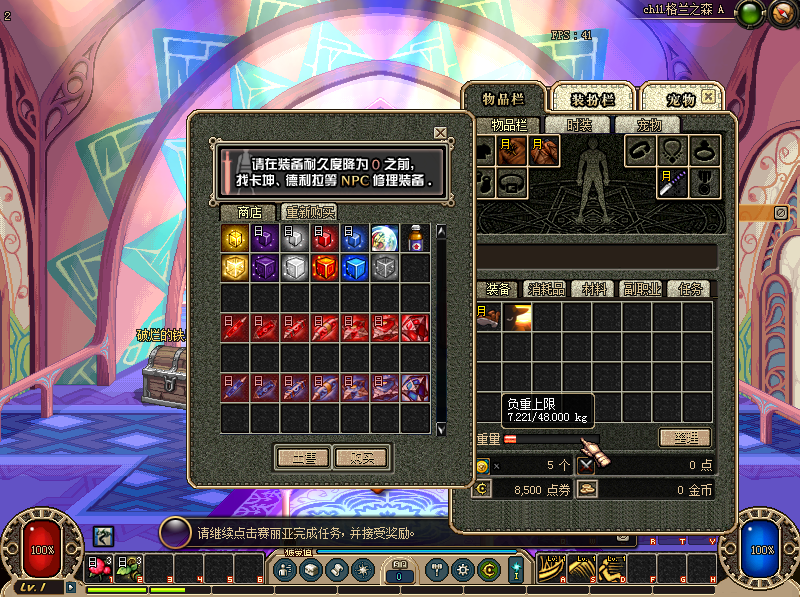
Task: Open the 装扮栏 avatar panel tab
Action: (593, 99)
